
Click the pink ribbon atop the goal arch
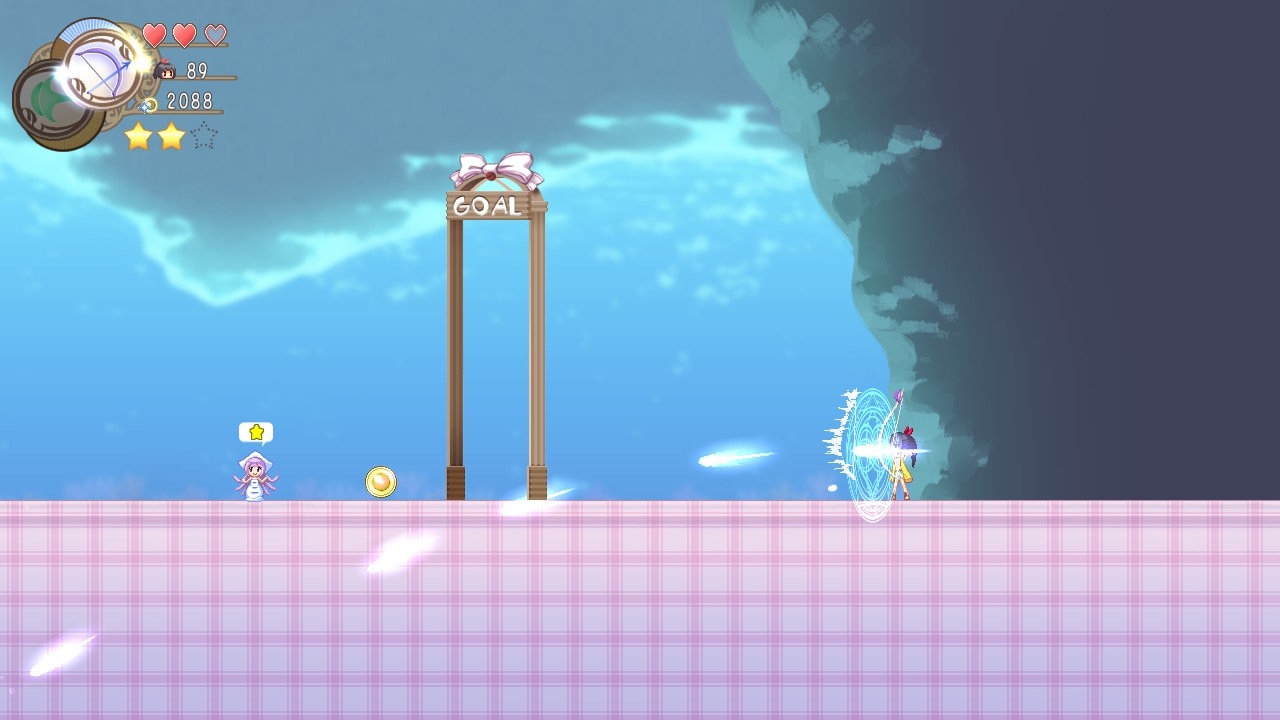click(x=492, y=166)
